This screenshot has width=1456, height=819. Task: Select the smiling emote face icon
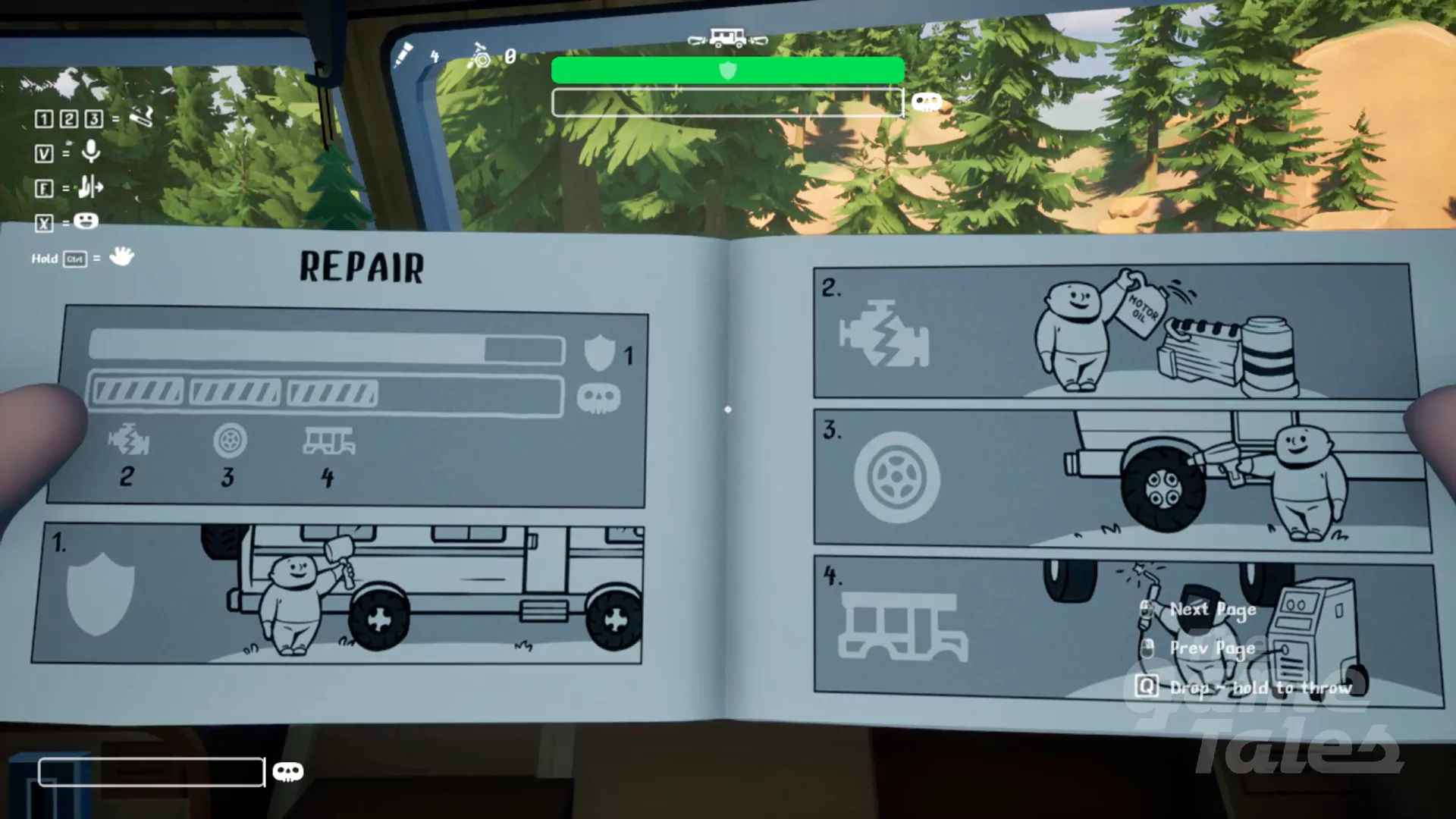tap(86, 221)
